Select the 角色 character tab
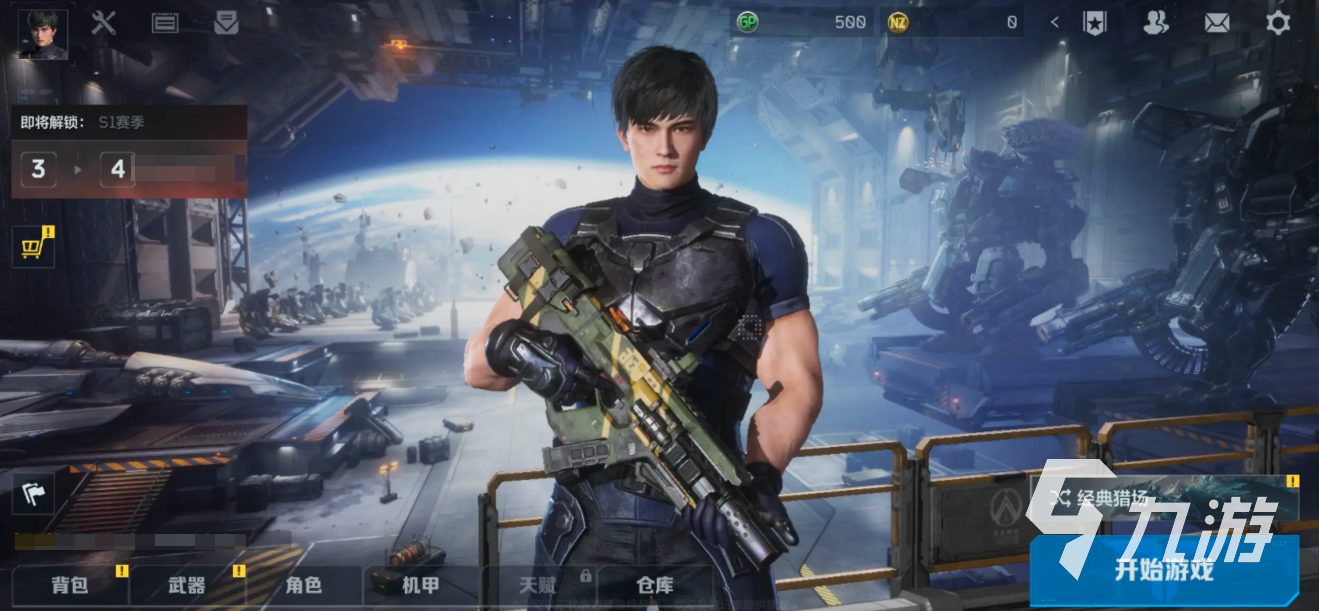 coord(304,585)
